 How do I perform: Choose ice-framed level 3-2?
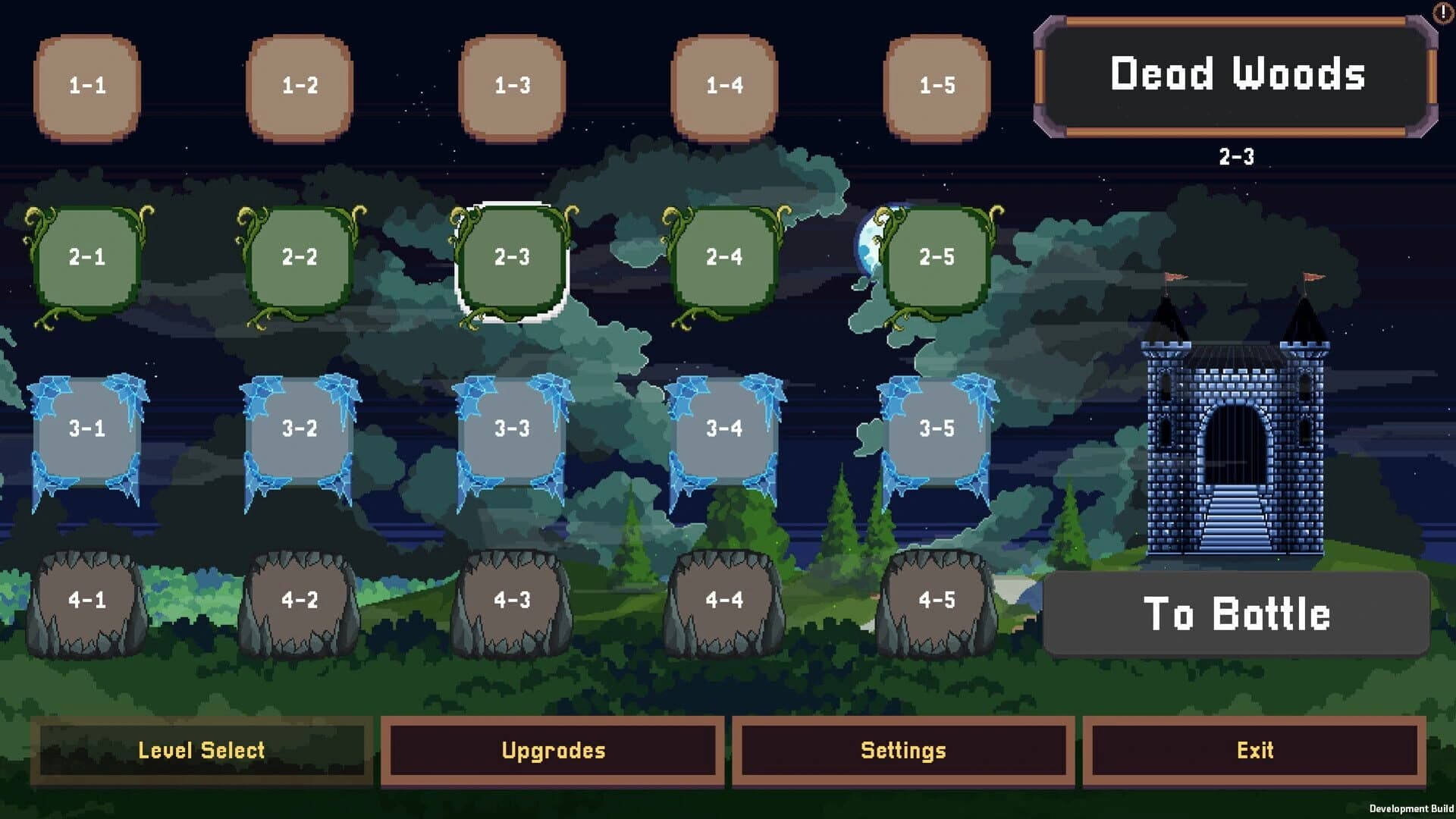click(x=300, y=428)
